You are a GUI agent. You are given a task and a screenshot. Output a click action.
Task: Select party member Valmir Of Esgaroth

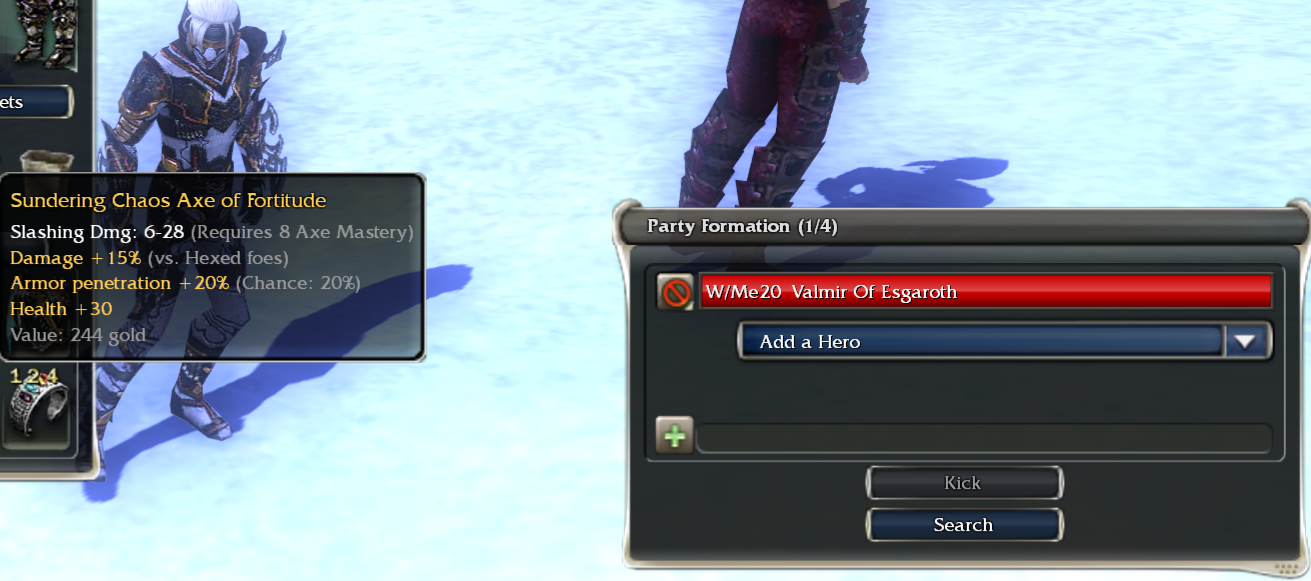tap(985, 292)
